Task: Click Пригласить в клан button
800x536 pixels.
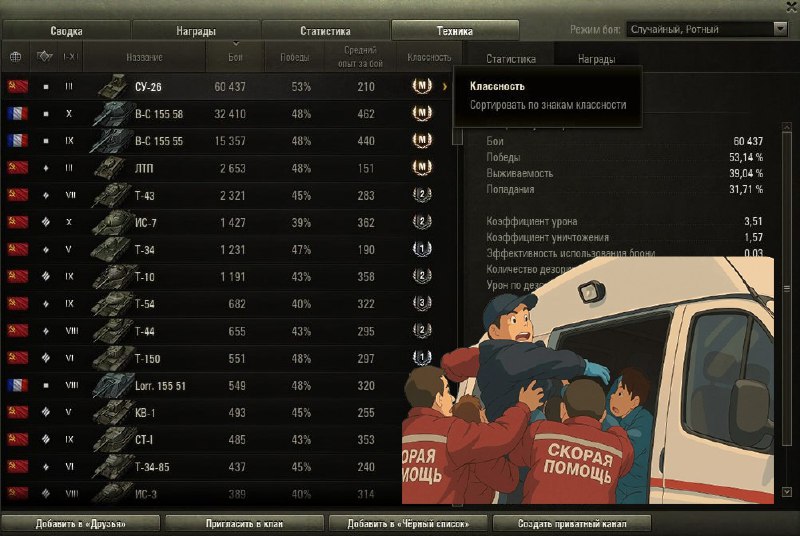Action: tap(244, 523)
